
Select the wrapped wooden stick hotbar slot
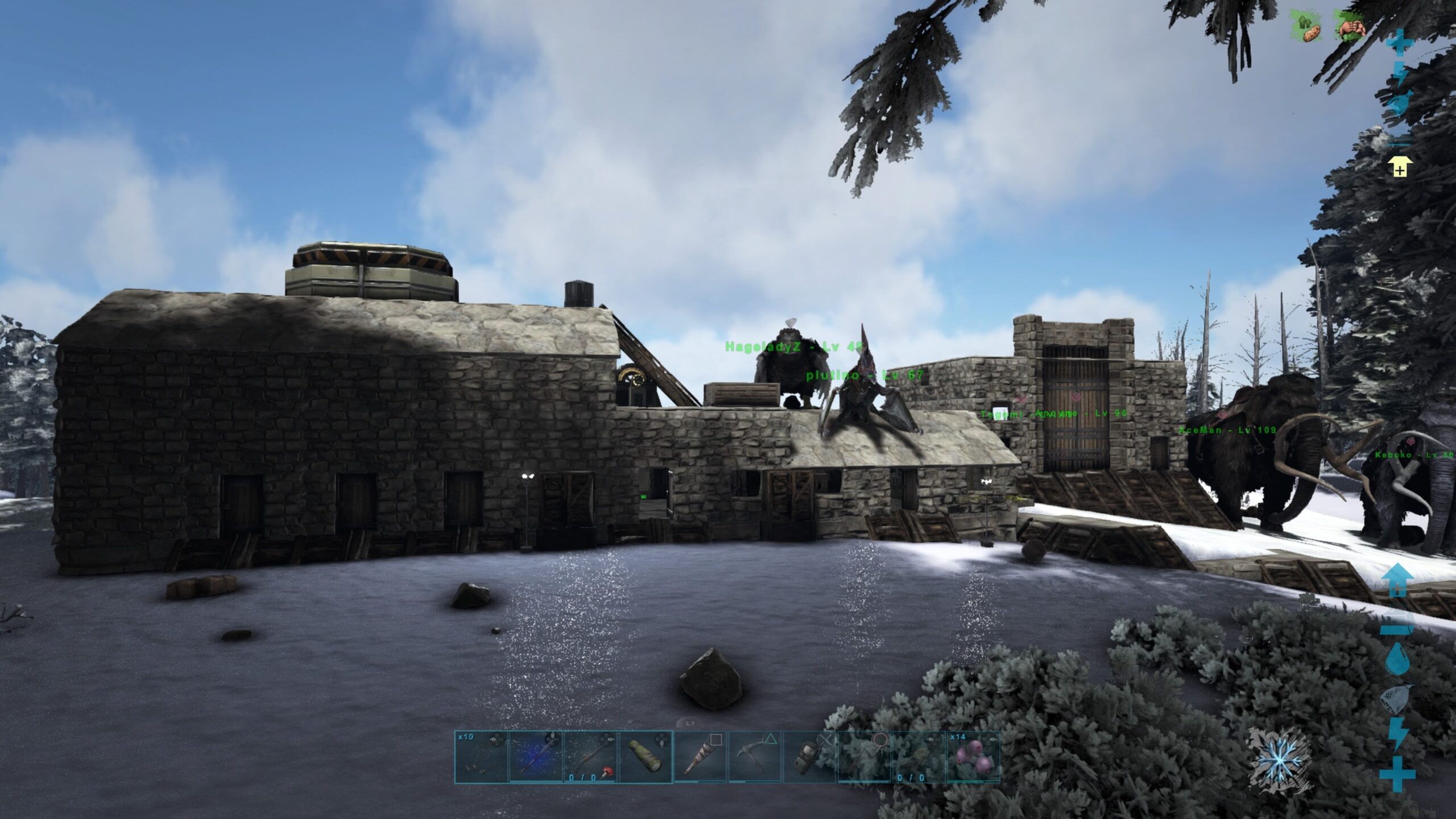701,756
